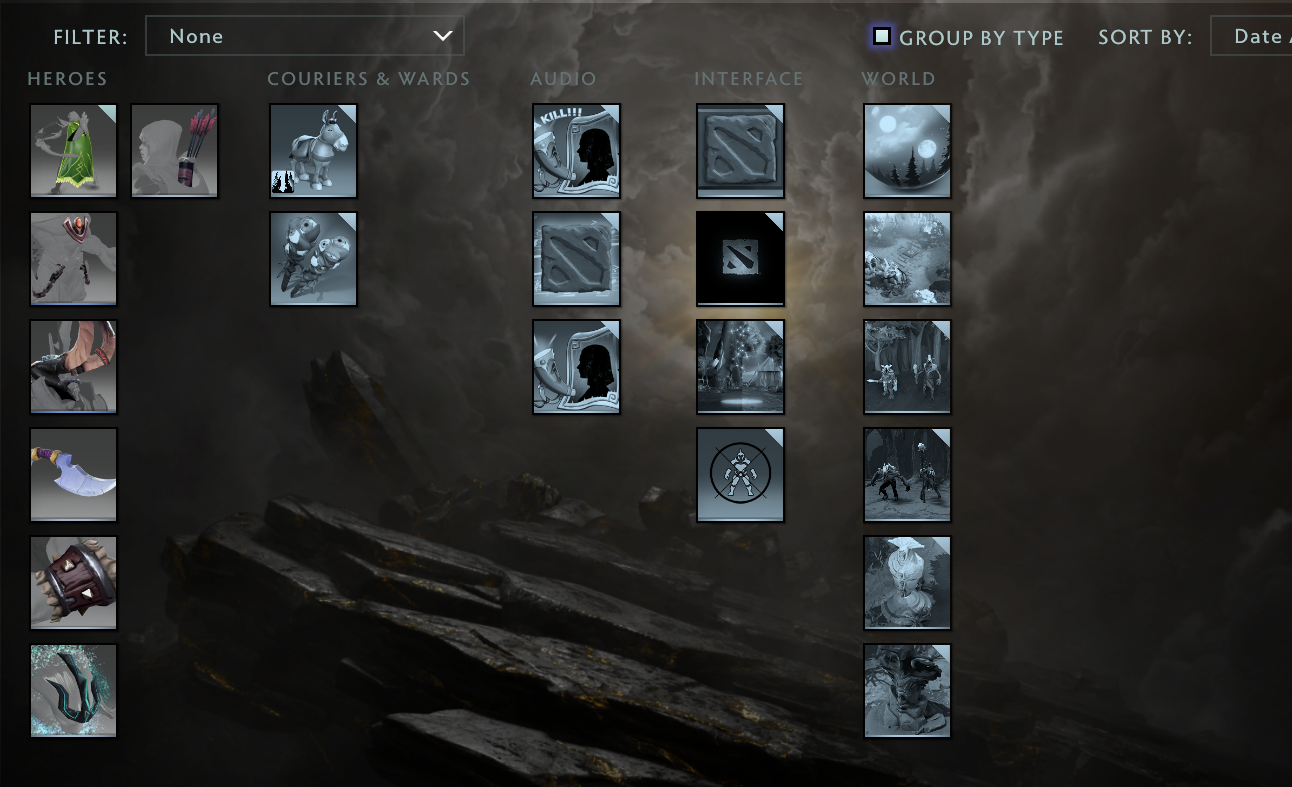Select the Dota logo audio item
Screen dimensions: 1292x787
[x=576, y=258]
